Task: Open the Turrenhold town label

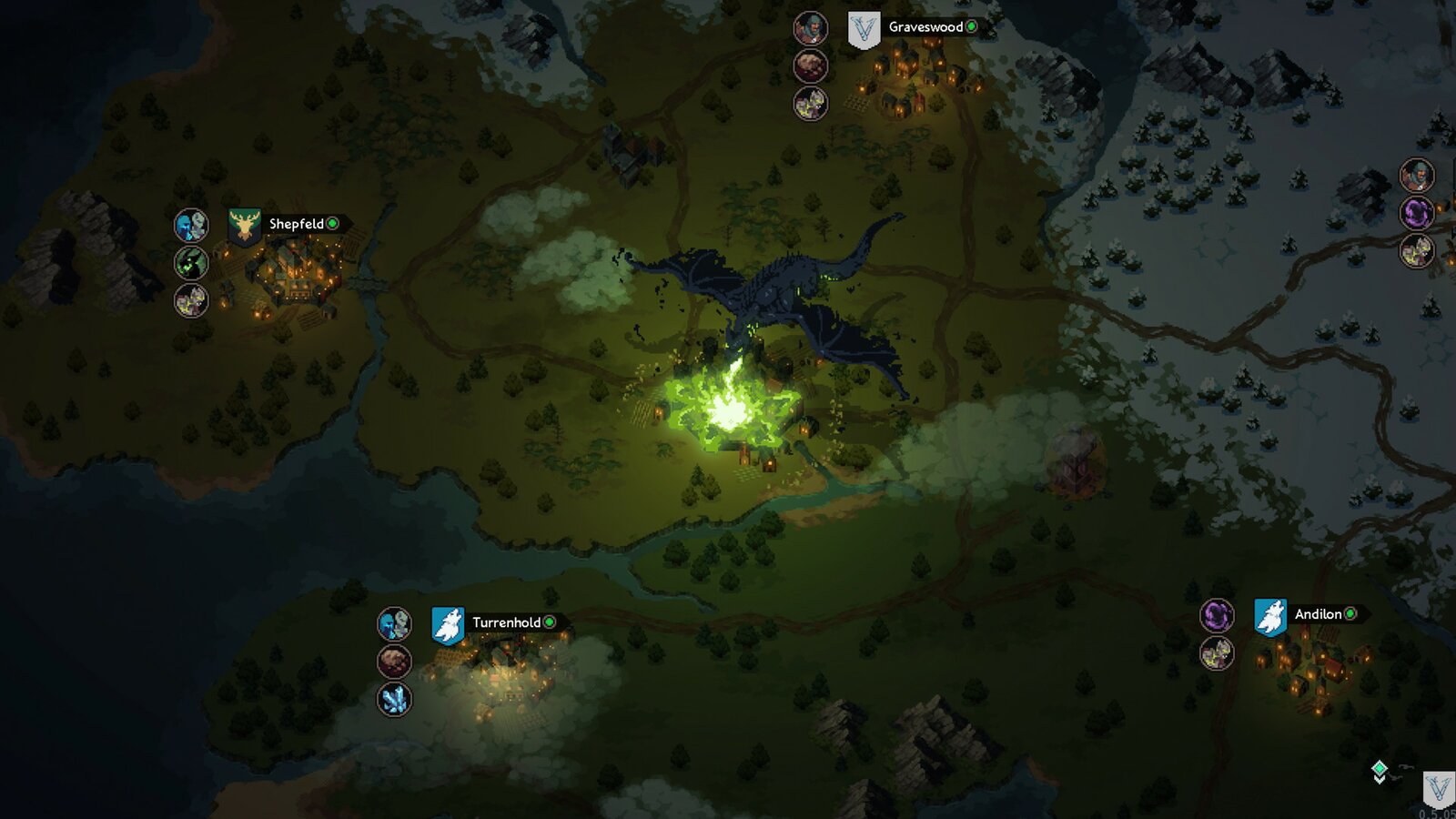Action: pos(506,622)
